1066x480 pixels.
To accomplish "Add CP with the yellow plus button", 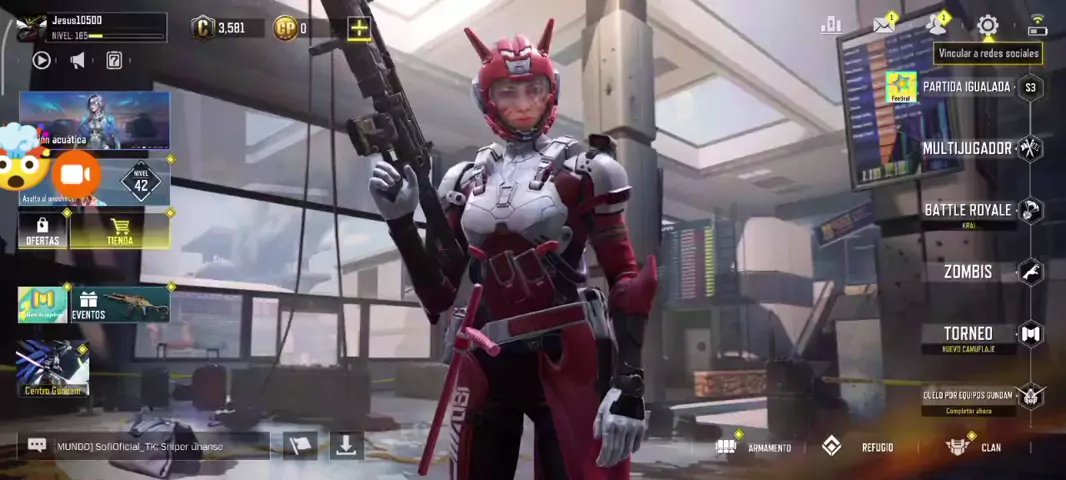I will pos(358,28).
